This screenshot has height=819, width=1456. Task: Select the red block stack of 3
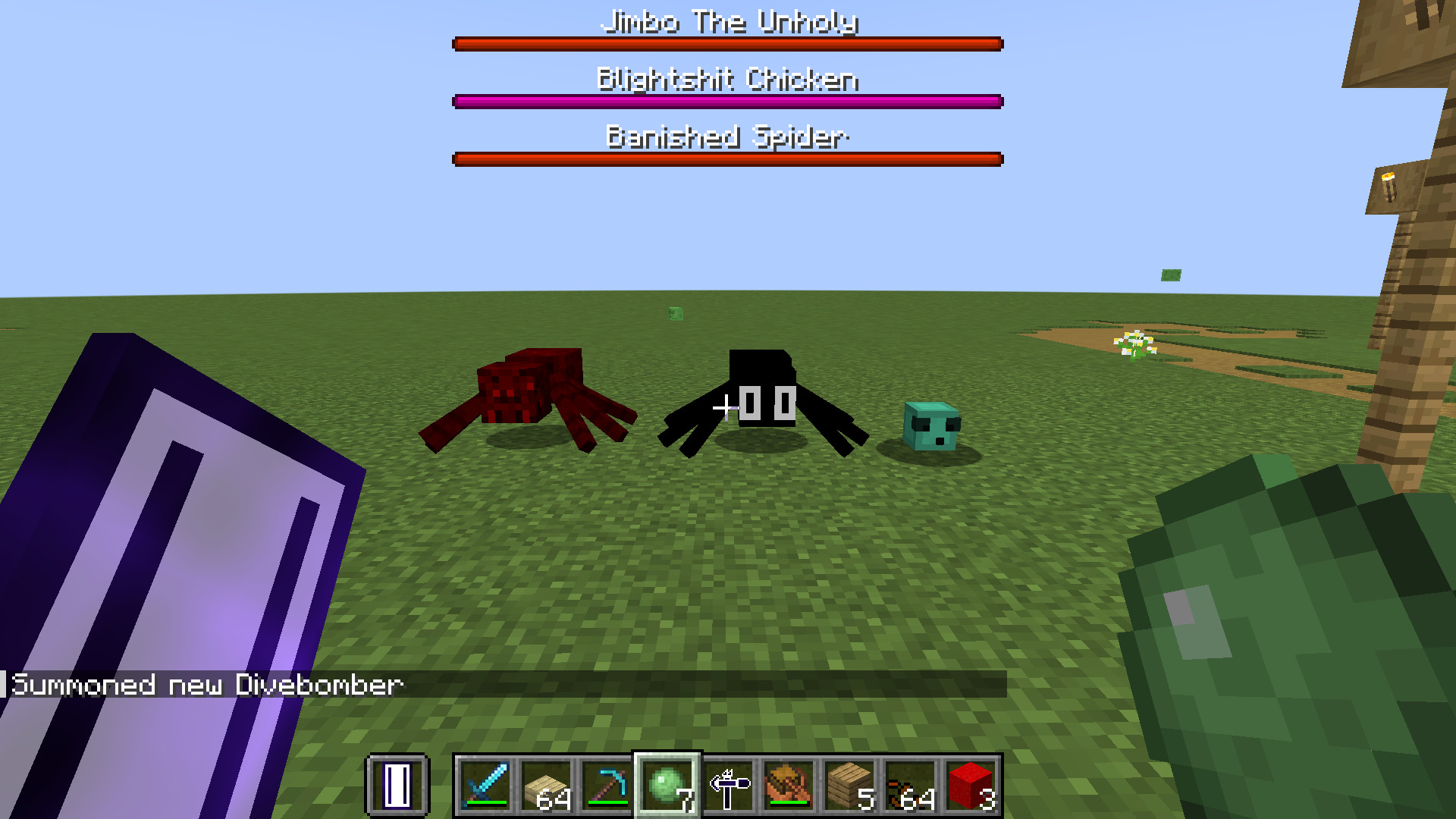tap(972, 785)
